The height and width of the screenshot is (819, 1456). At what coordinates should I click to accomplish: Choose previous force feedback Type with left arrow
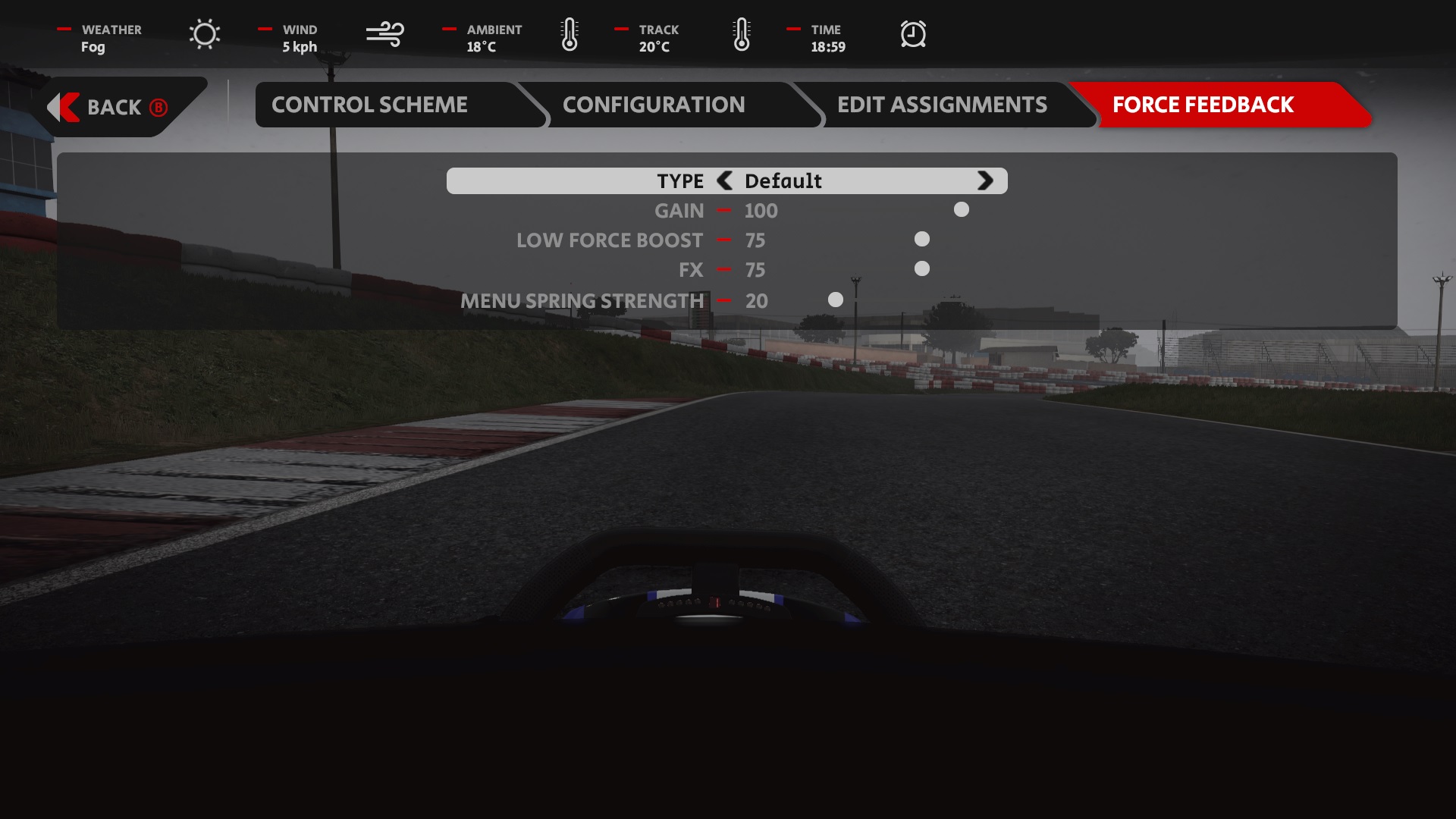pos(725,180)
